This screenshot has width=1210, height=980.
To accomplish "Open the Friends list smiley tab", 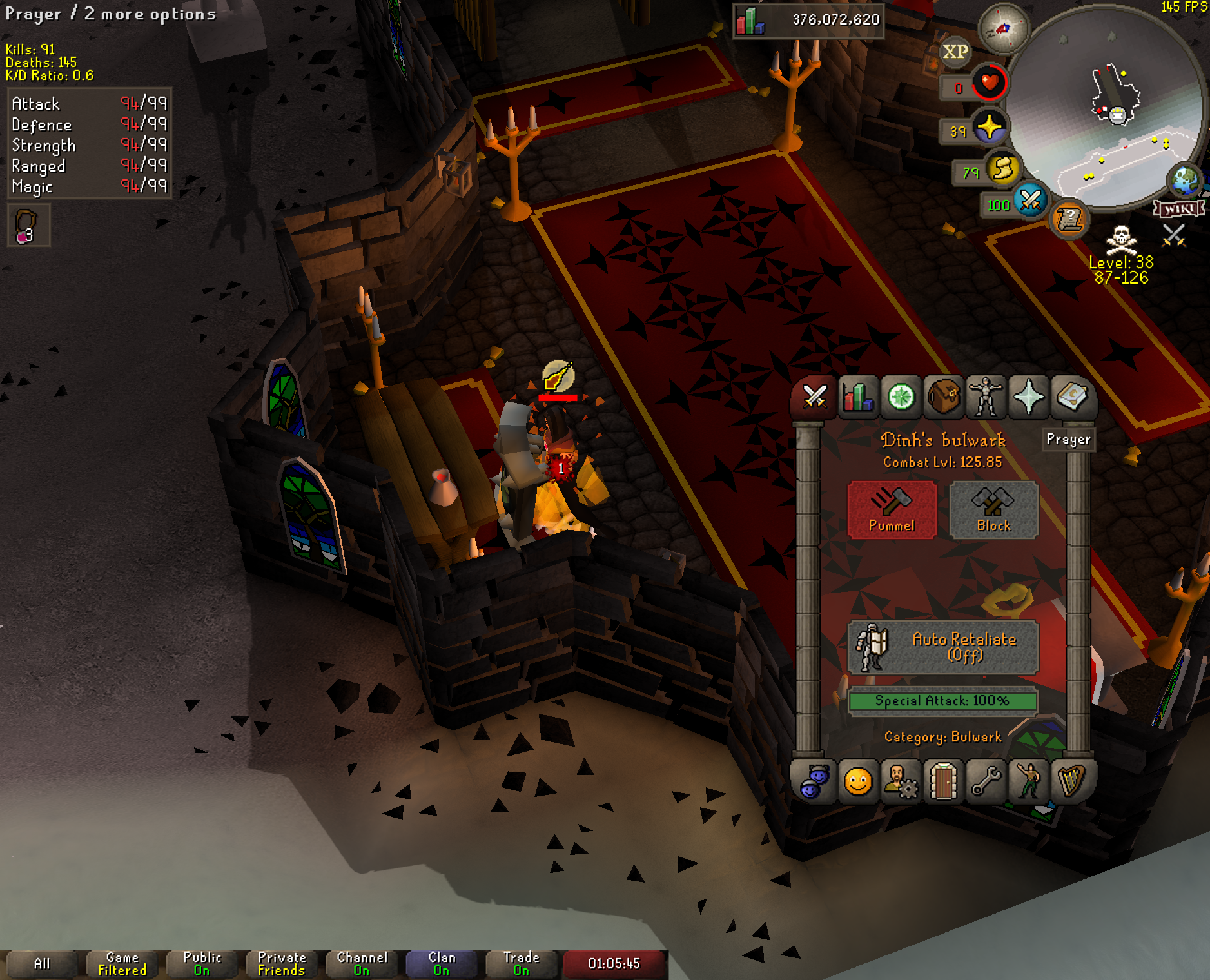I will coord(858,782).
